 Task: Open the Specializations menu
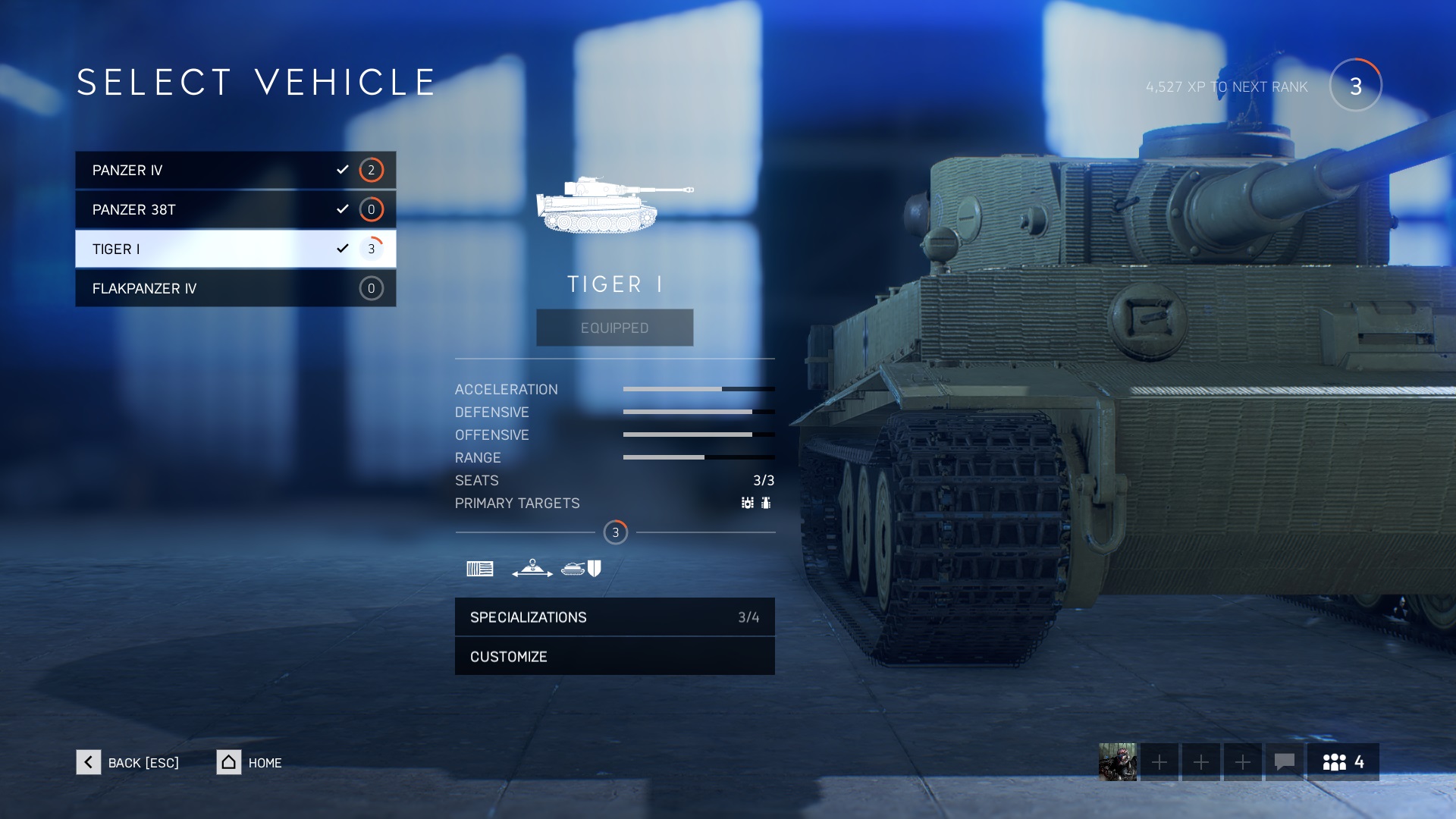[x=614, y=617]
